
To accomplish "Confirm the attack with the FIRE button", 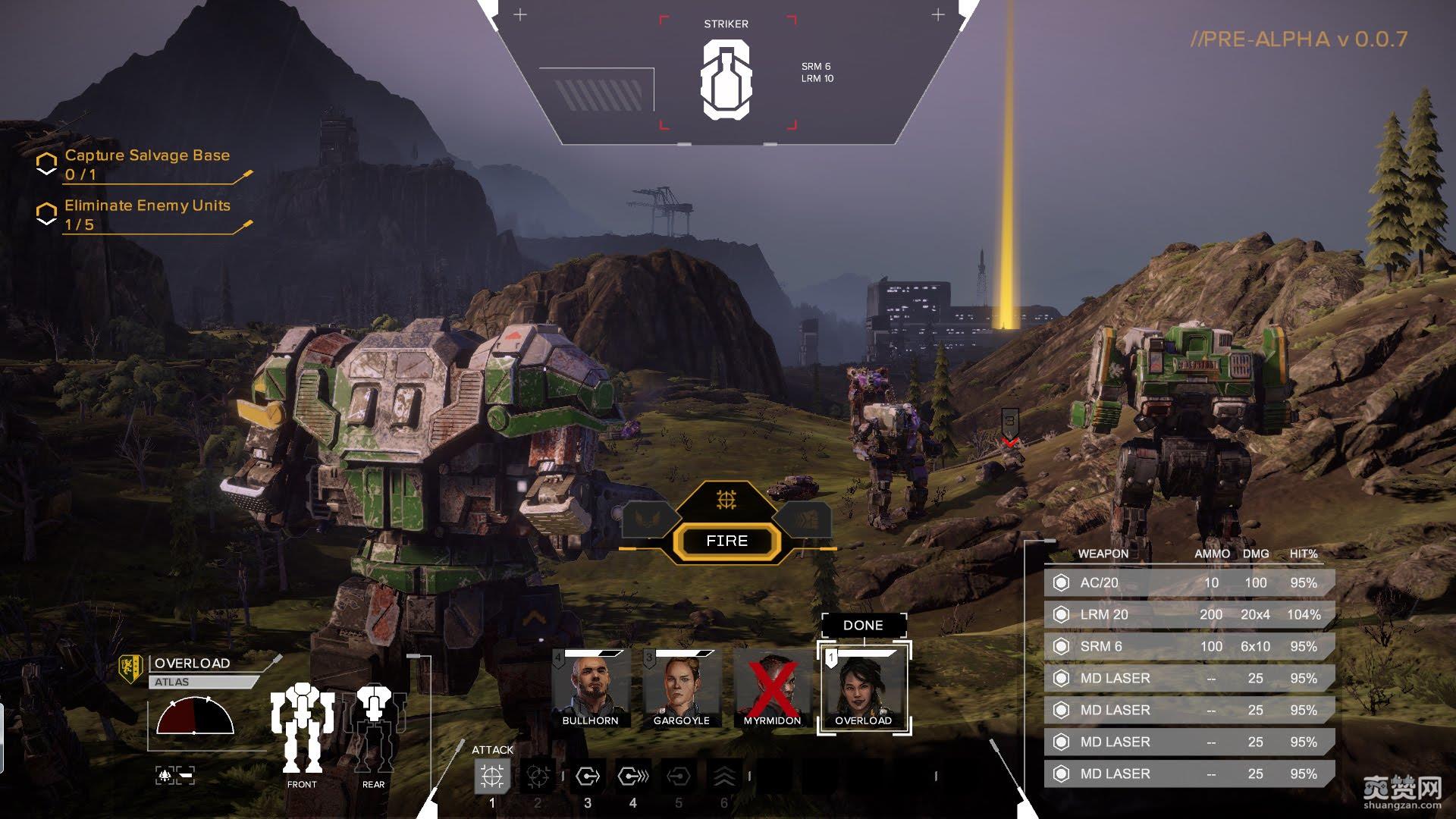I will pos(726,541).
